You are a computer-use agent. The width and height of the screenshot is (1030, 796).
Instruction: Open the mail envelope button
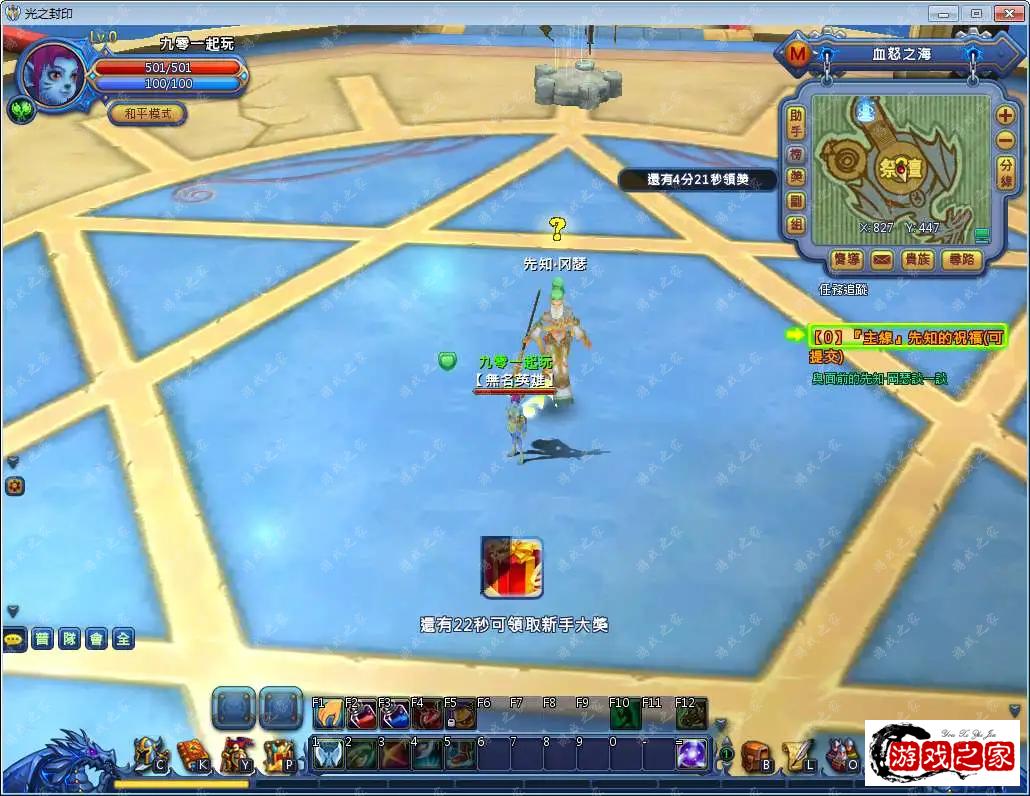click(x=881, y=260)
